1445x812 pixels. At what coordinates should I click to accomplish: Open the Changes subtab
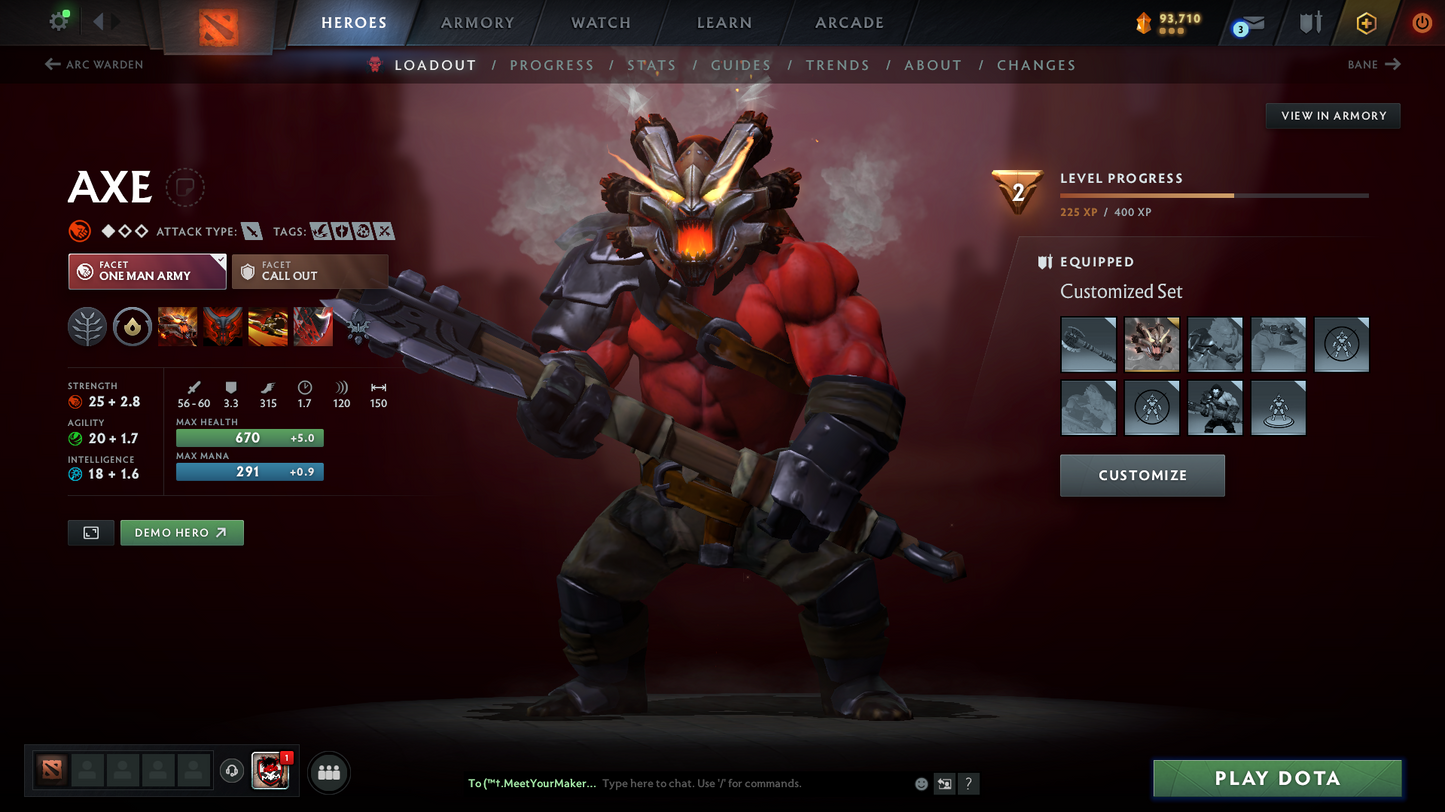[x=1036, y=65]
